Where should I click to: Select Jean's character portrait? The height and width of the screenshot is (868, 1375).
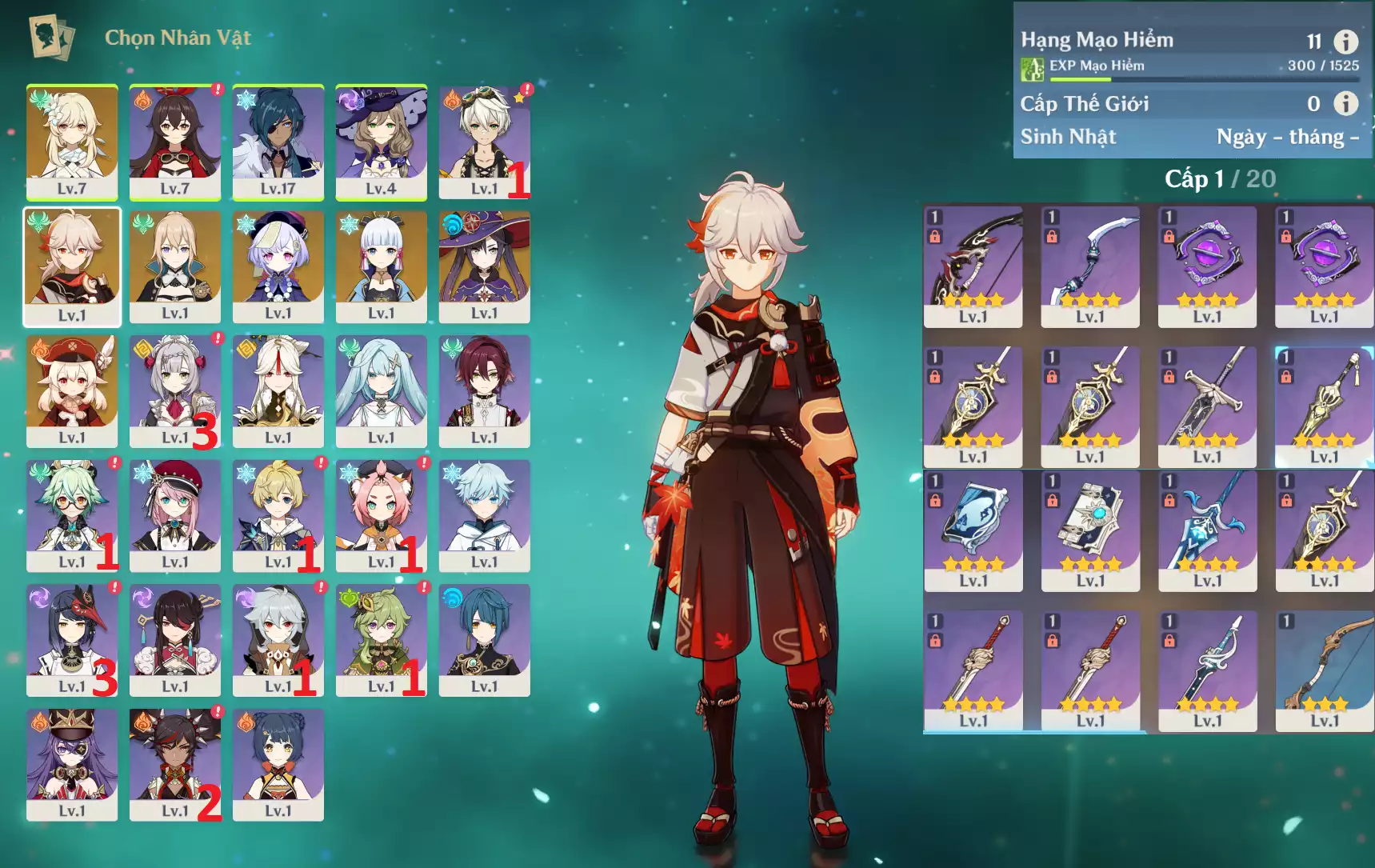click(x=174, y=266)
